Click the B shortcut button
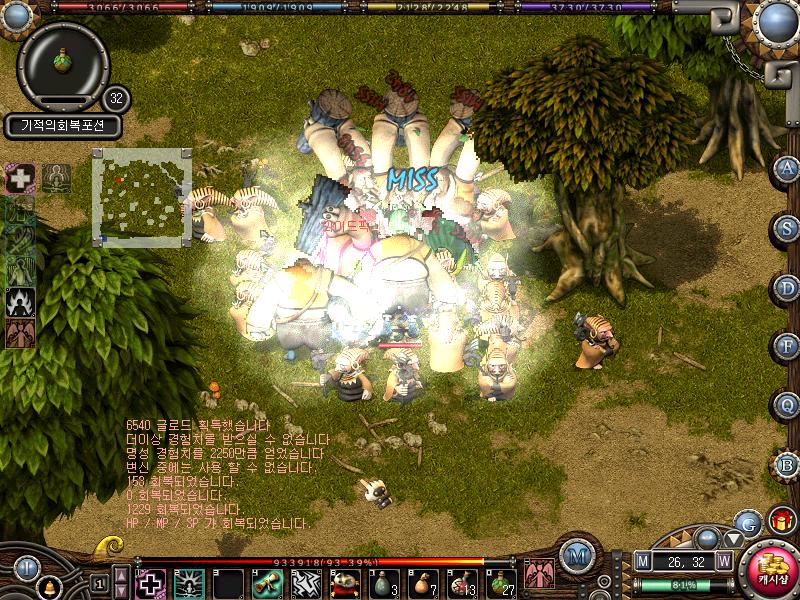Image resolution: width=800 pixels, height=600 pixels. click(788, 464)
